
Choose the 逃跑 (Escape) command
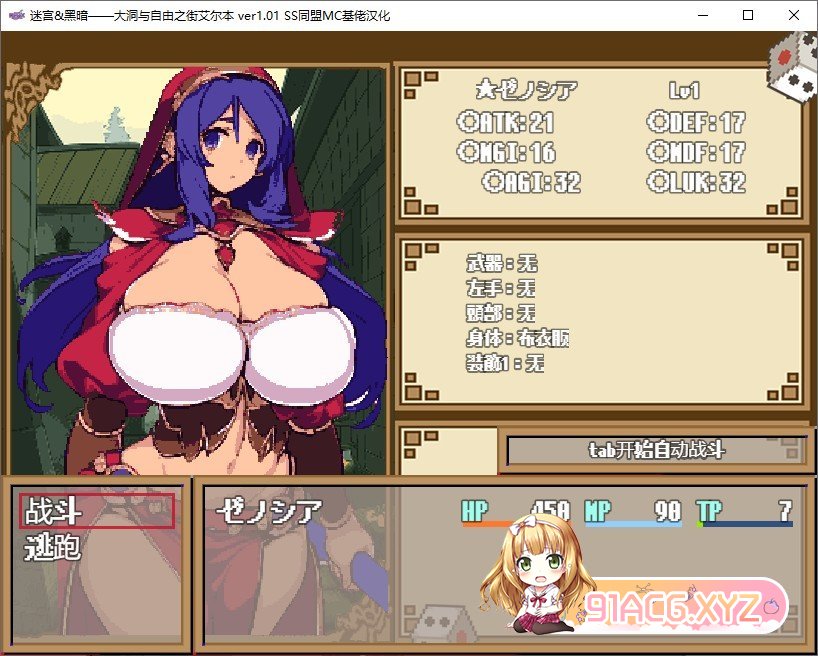pyautogui.click(x=53, y=547)
